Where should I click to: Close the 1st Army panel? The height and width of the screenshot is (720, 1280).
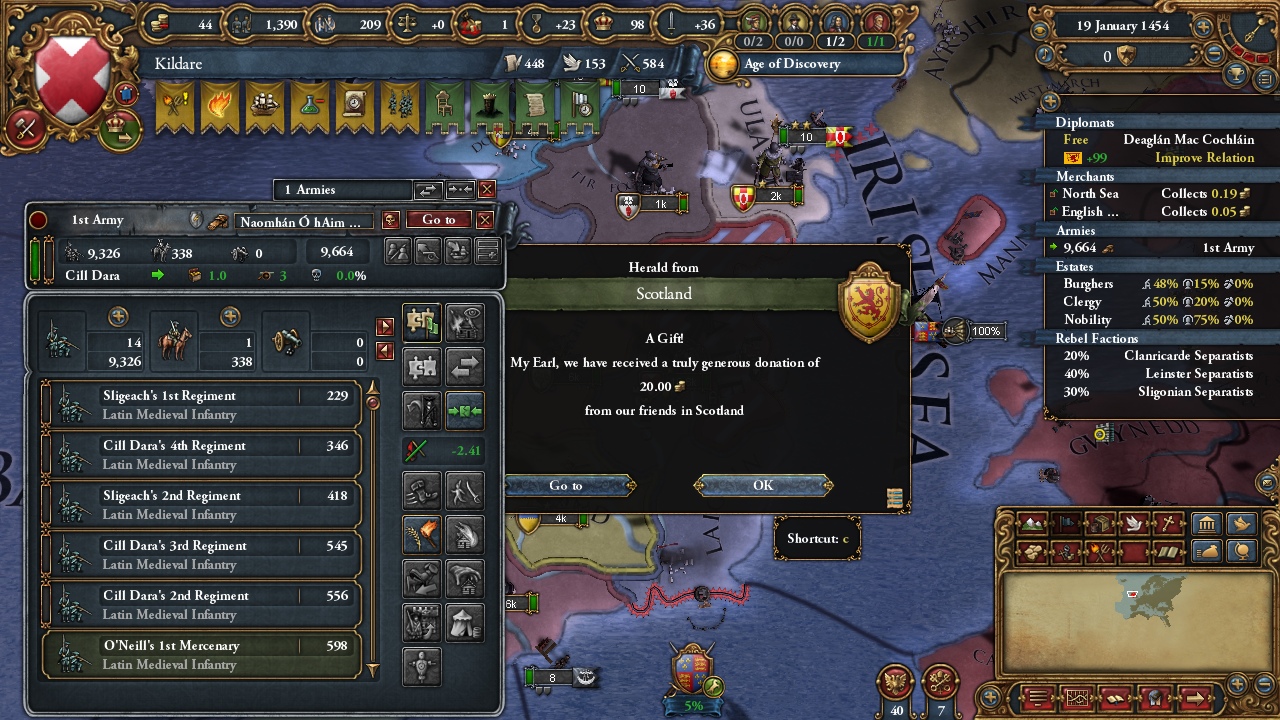point(485,220)
